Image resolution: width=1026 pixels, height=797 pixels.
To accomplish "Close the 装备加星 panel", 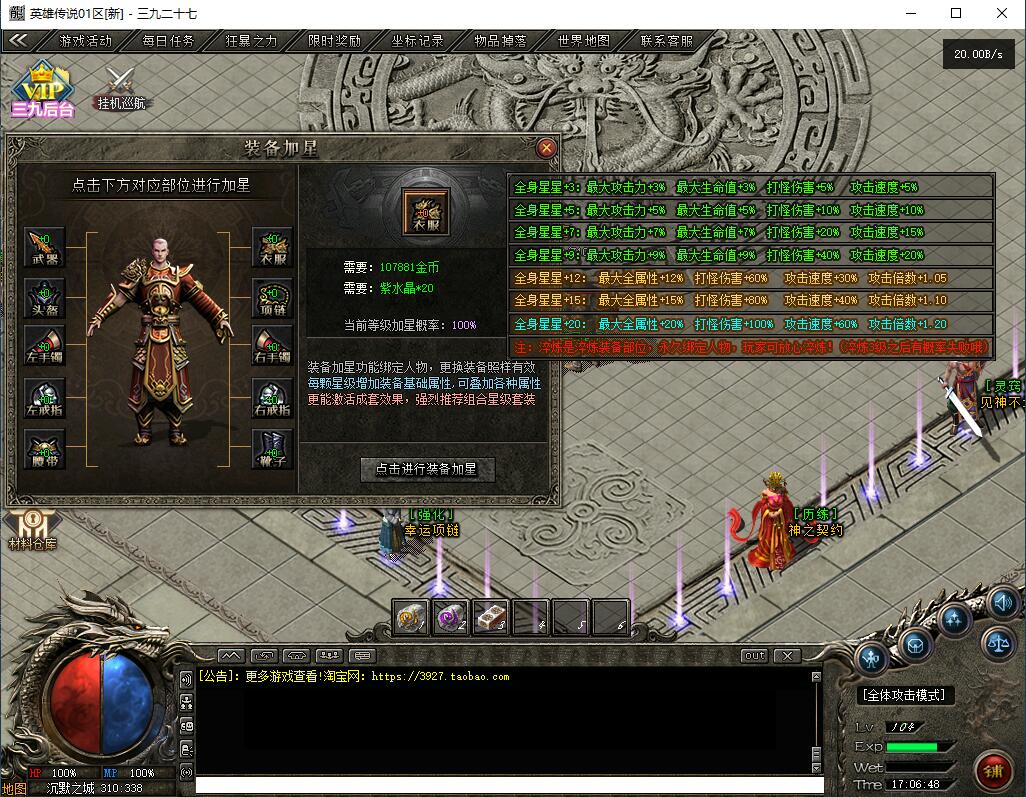I will click(546, 149).
